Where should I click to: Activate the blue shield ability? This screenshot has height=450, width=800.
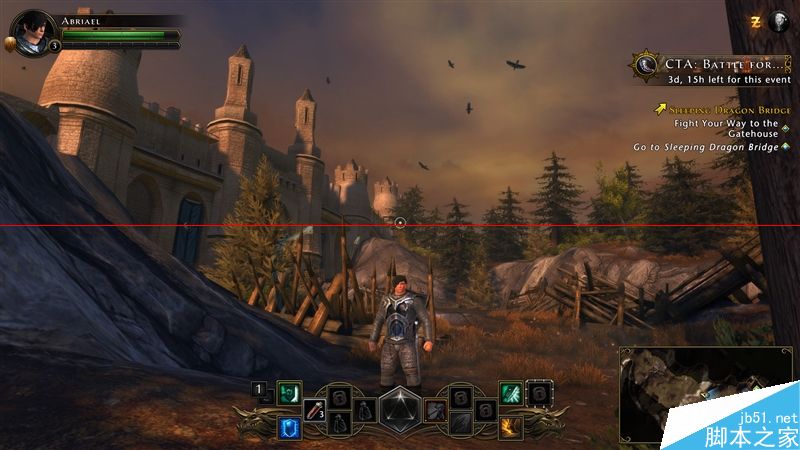291,427
